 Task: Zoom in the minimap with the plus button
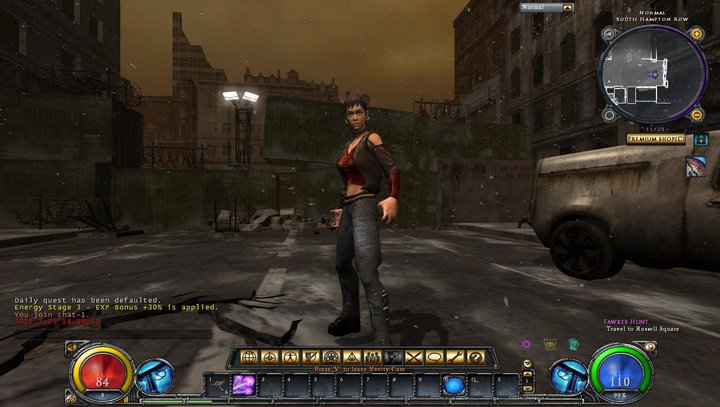(697, 34)
